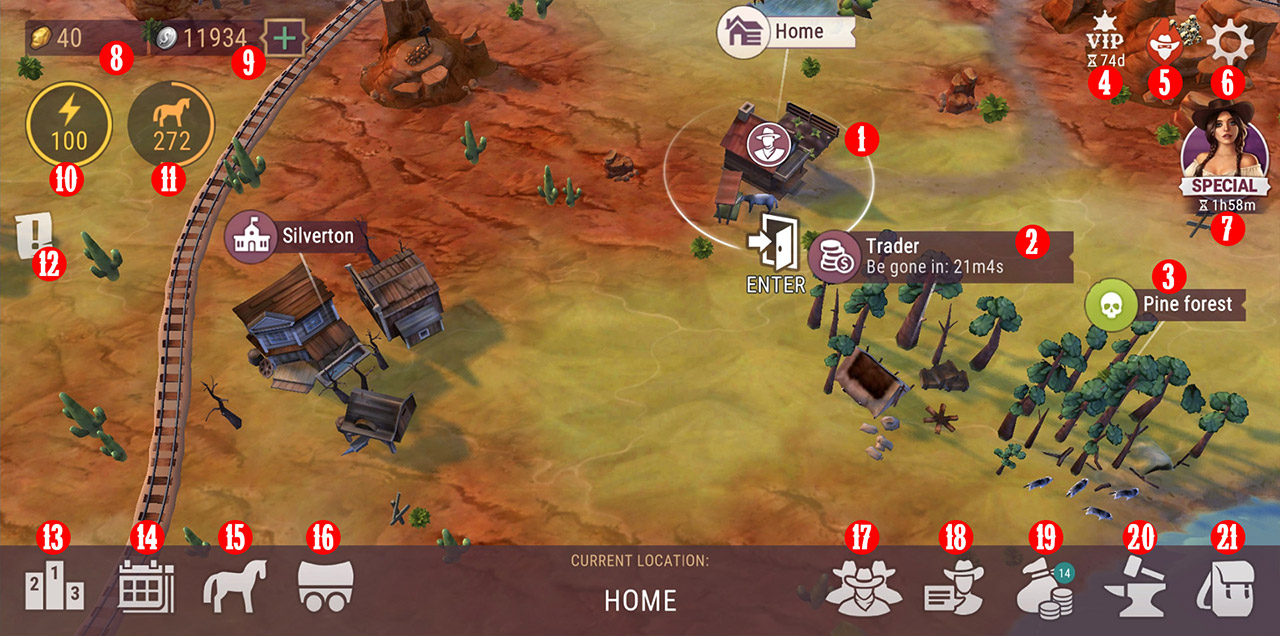Open the cowboy with card icon

[x=953, y=589]
